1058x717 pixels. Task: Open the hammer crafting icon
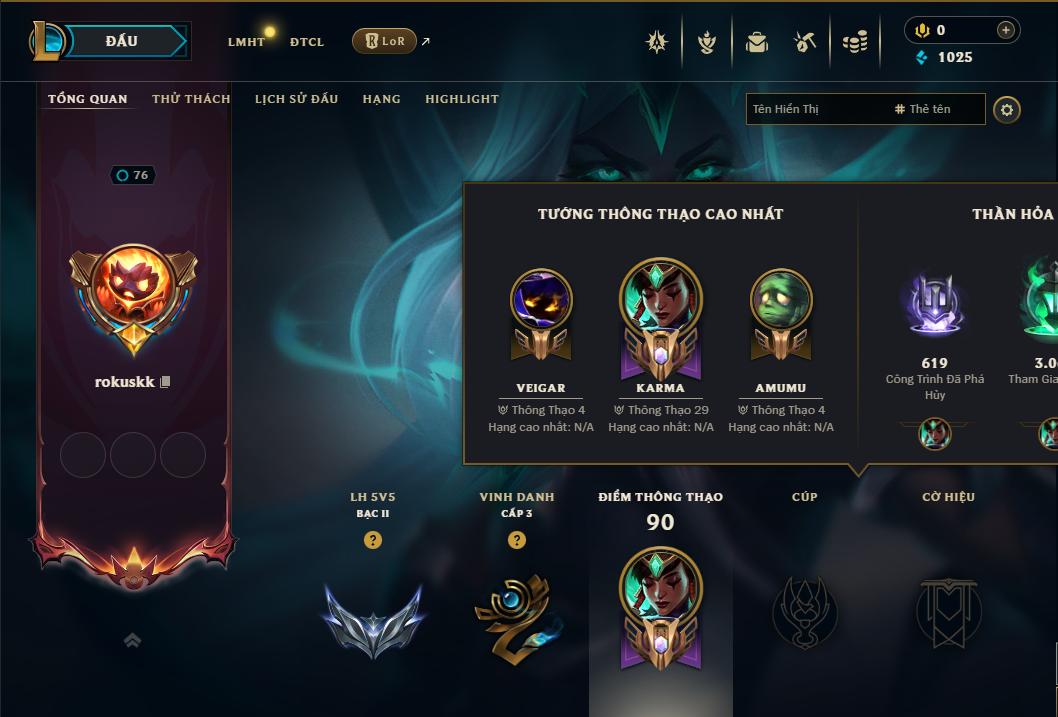(x=805, y=42)
